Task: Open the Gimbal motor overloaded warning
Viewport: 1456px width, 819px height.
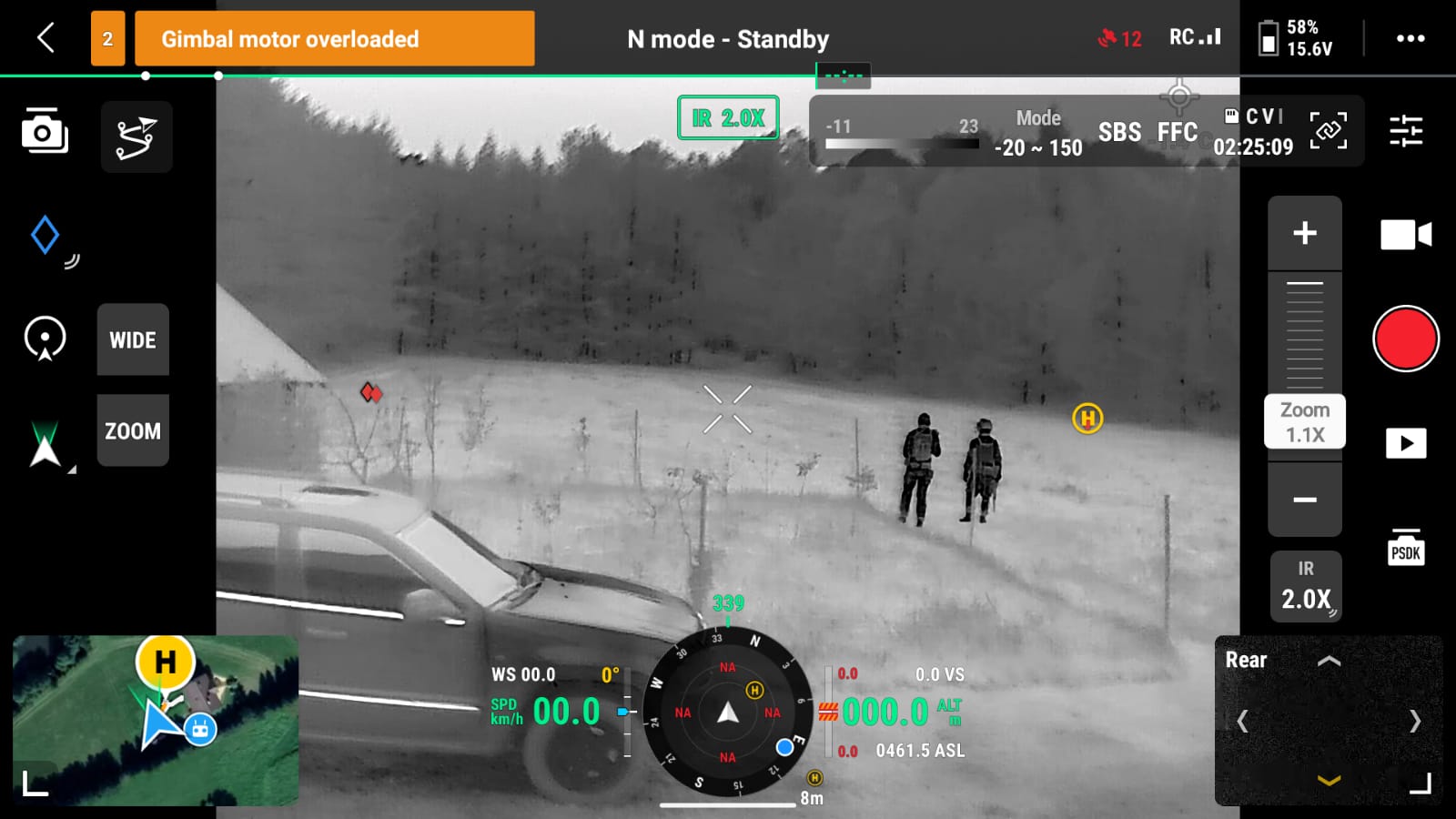Action: coord(334,39)
